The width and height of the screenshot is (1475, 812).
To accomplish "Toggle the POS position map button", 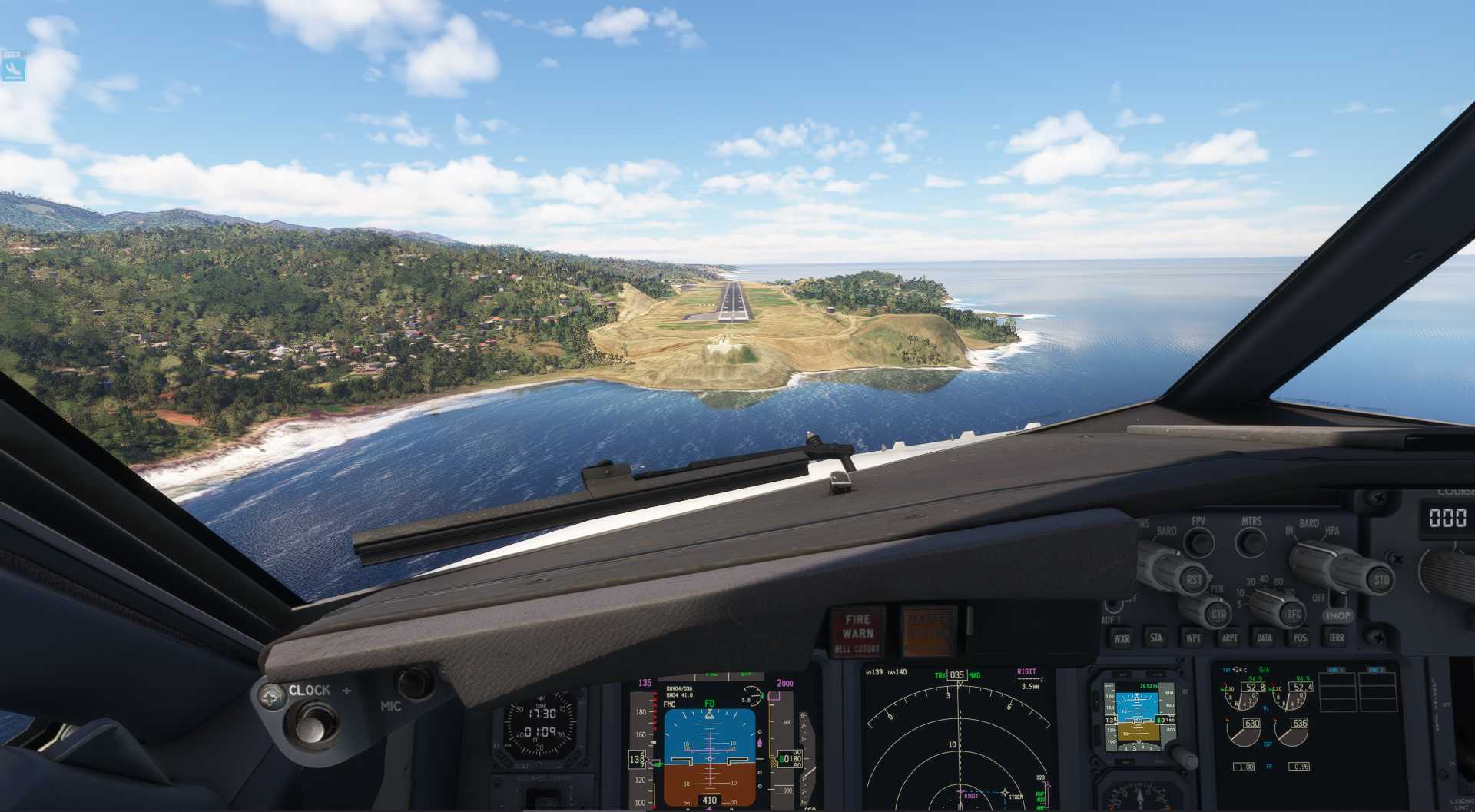I will (1300, 638).
